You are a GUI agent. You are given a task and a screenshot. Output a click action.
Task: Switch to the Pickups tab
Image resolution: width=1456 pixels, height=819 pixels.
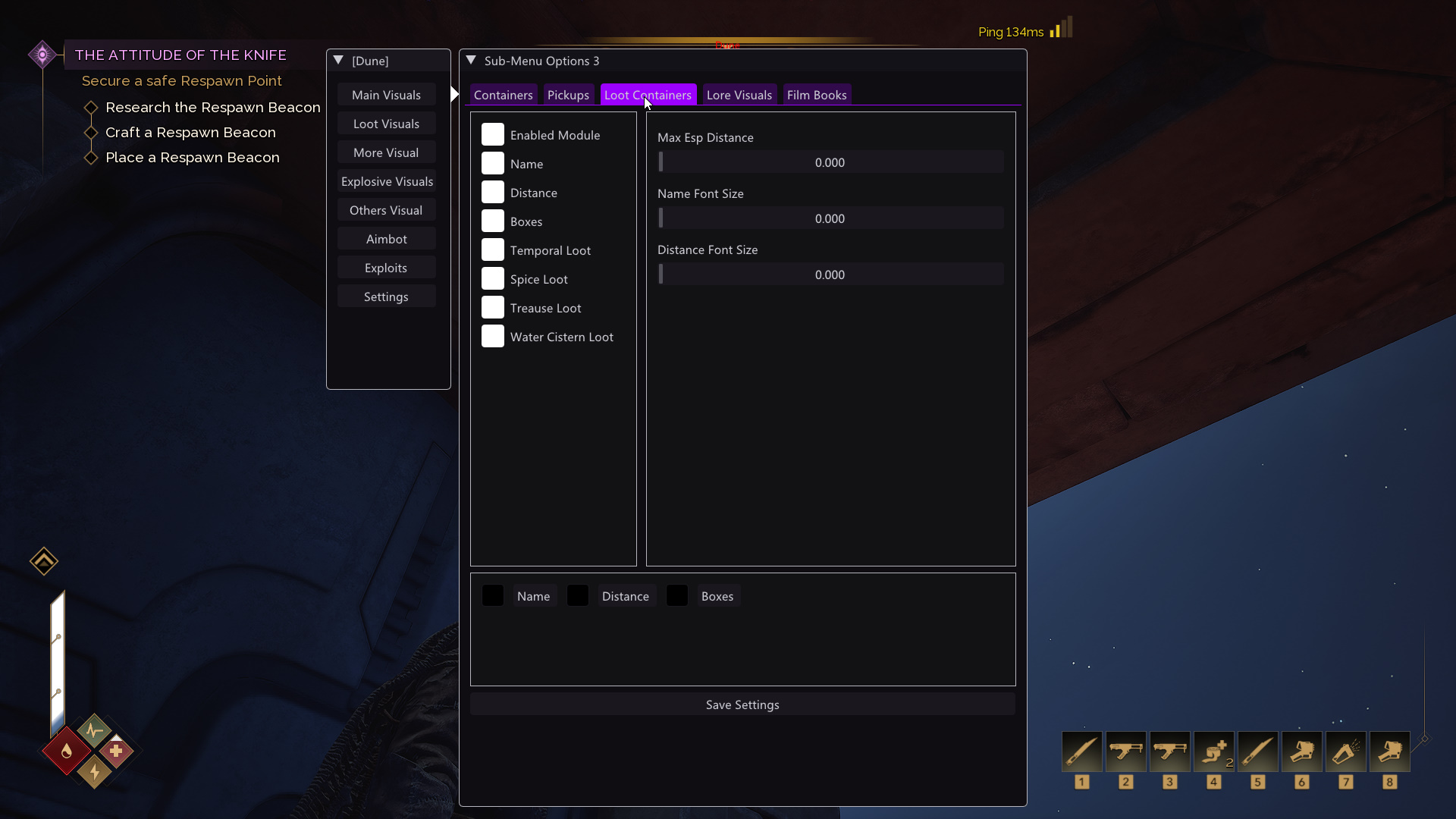point(568,95)
